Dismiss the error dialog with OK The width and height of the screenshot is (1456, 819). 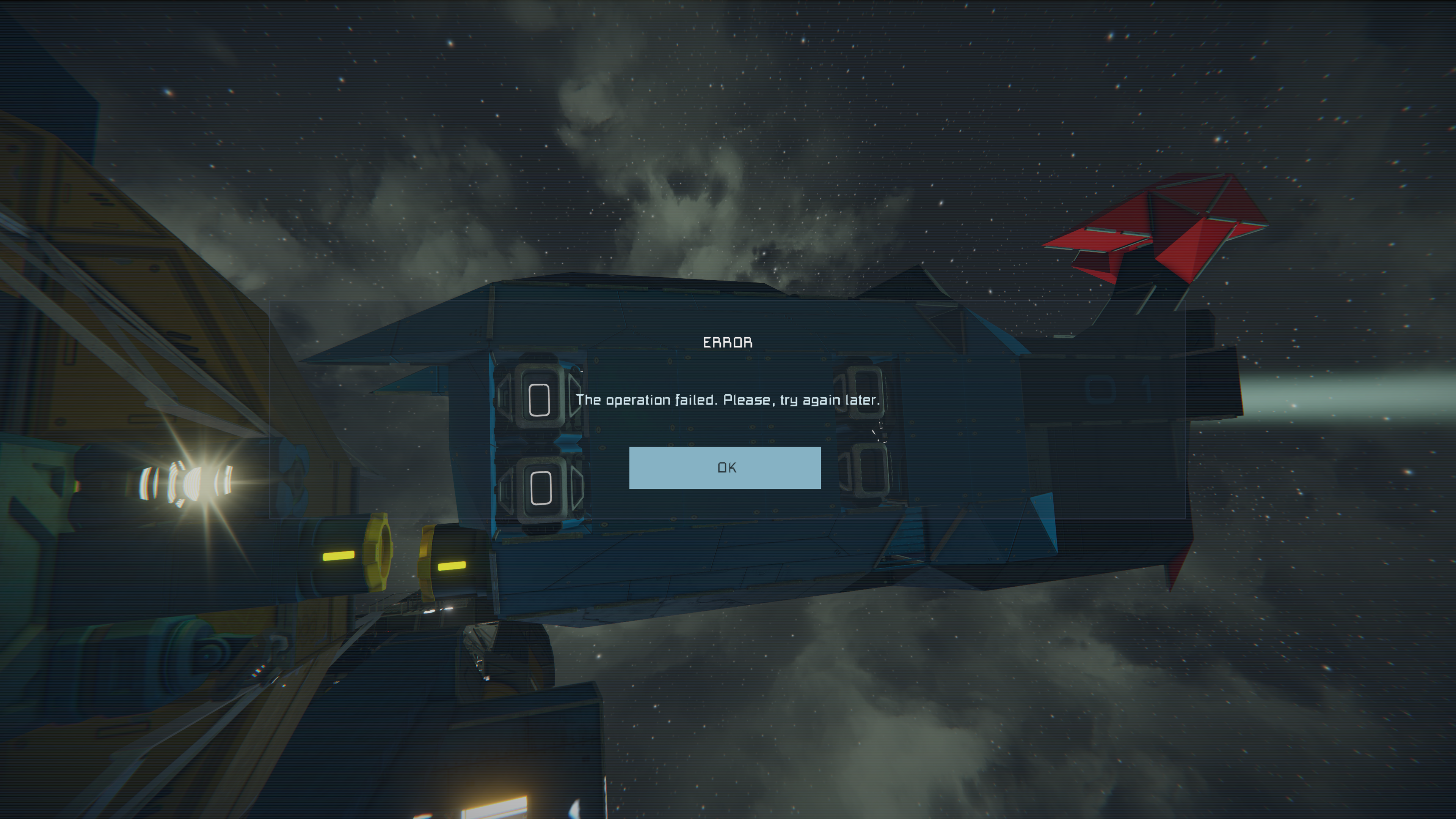click(x=725, y=468)
